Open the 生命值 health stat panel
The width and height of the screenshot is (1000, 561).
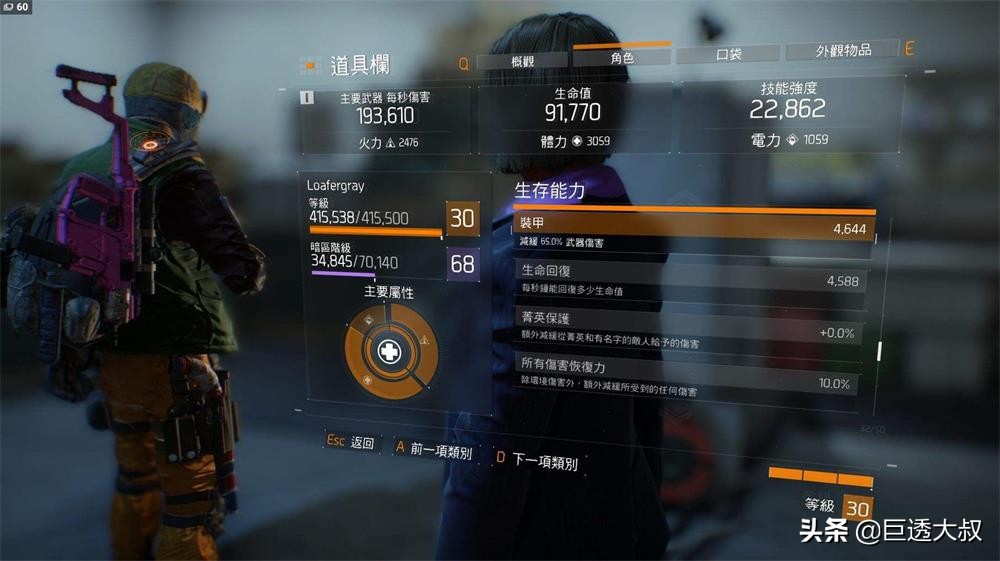click(x=573, y=115)
